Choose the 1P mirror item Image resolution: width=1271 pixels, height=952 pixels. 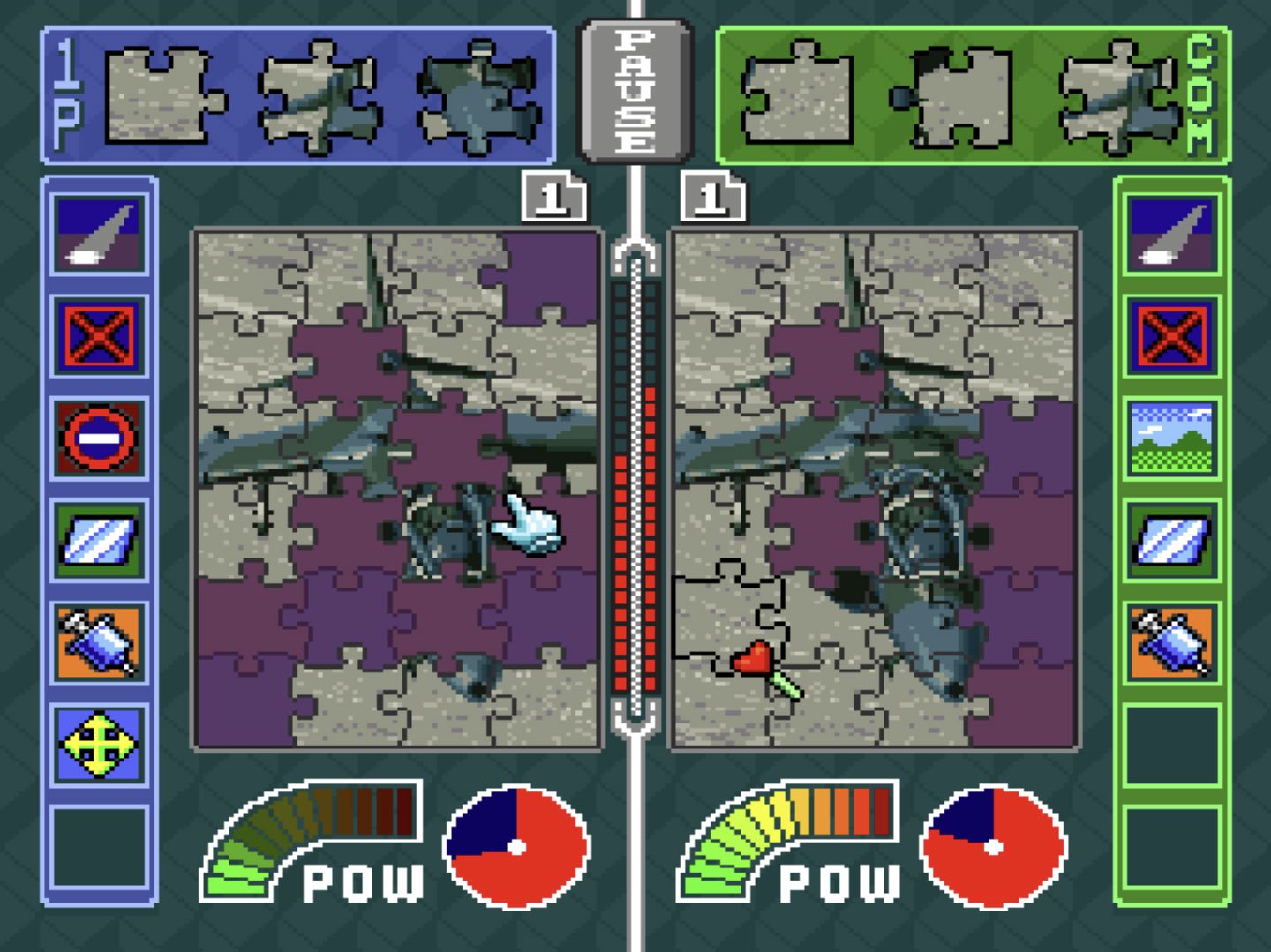tap(99, 540)
